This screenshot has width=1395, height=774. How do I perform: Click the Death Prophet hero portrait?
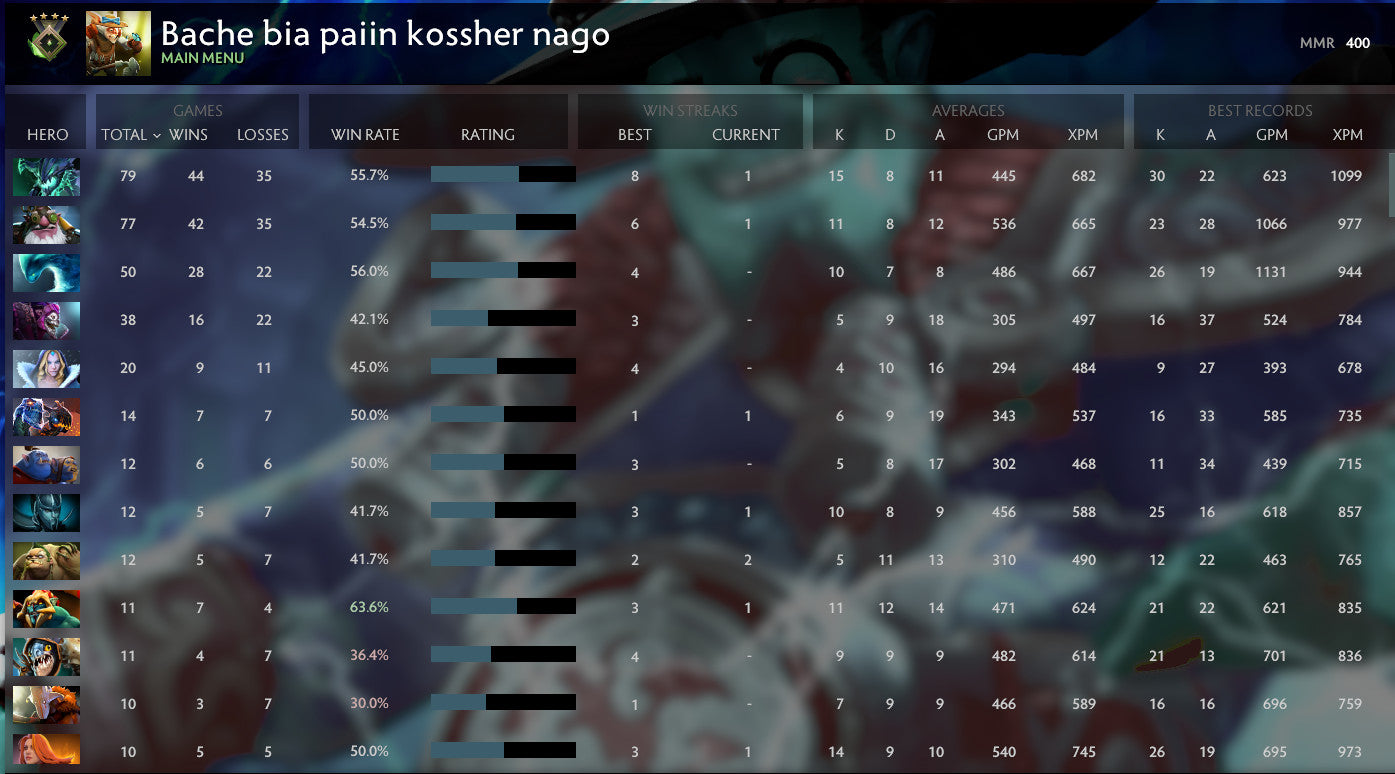[x=45, y=319]
